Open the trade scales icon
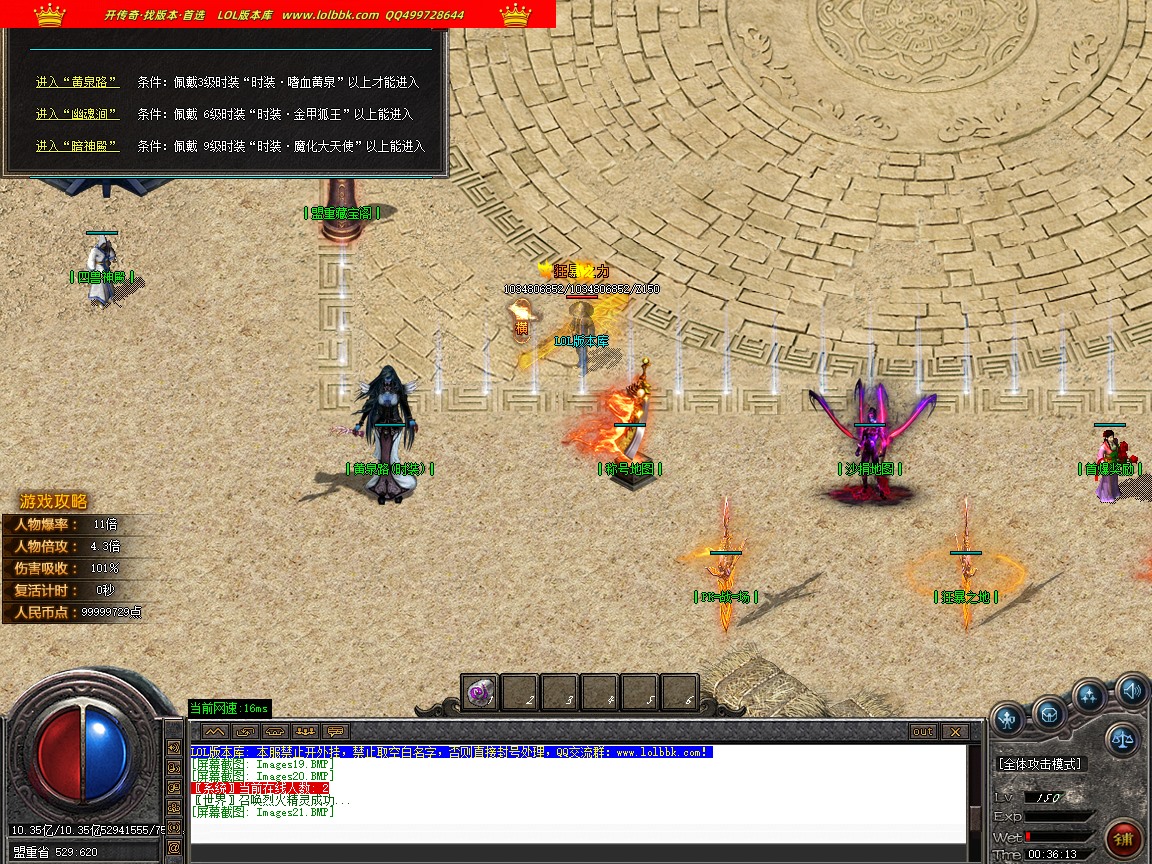 point(1123,740)
